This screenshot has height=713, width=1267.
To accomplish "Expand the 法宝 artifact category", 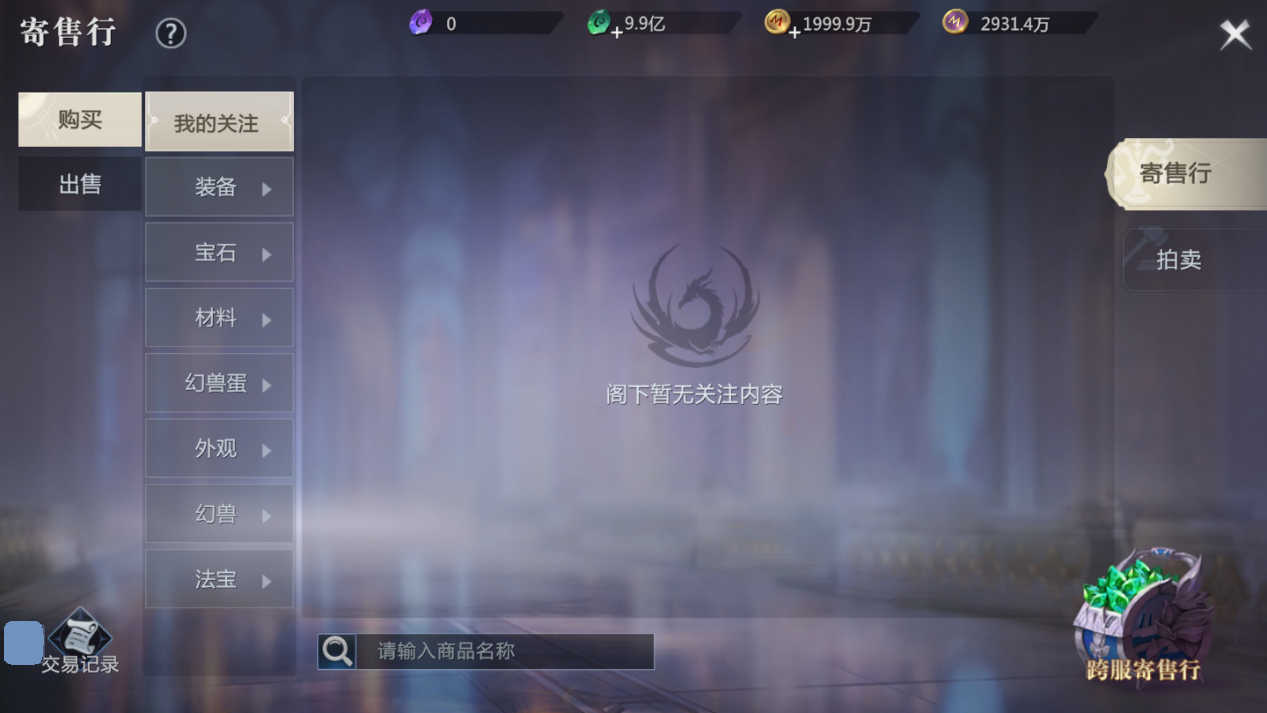I will 219,579.
